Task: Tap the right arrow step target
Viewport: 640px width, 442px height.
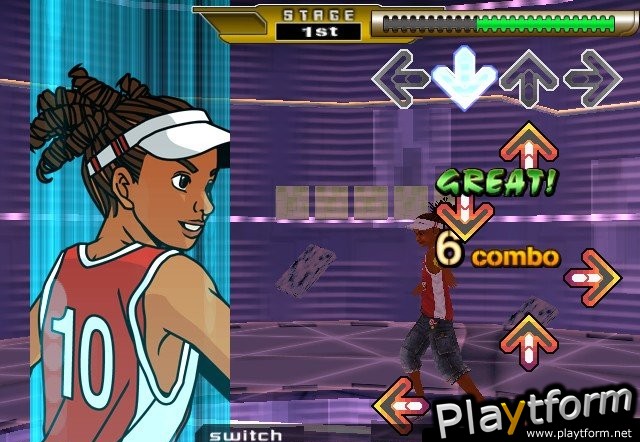Action: click(592, 76)
